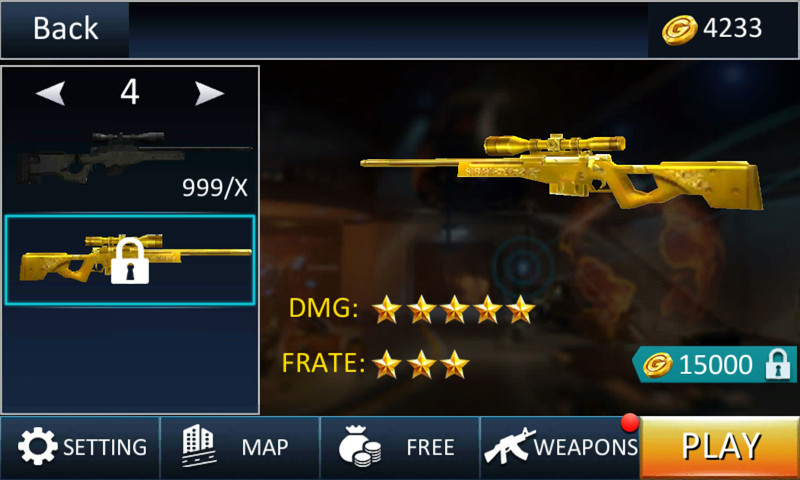Viewport: 800px width, 480px height.
Task: Choose the black sniper rifle slot
Action: (x=130, y=160)
